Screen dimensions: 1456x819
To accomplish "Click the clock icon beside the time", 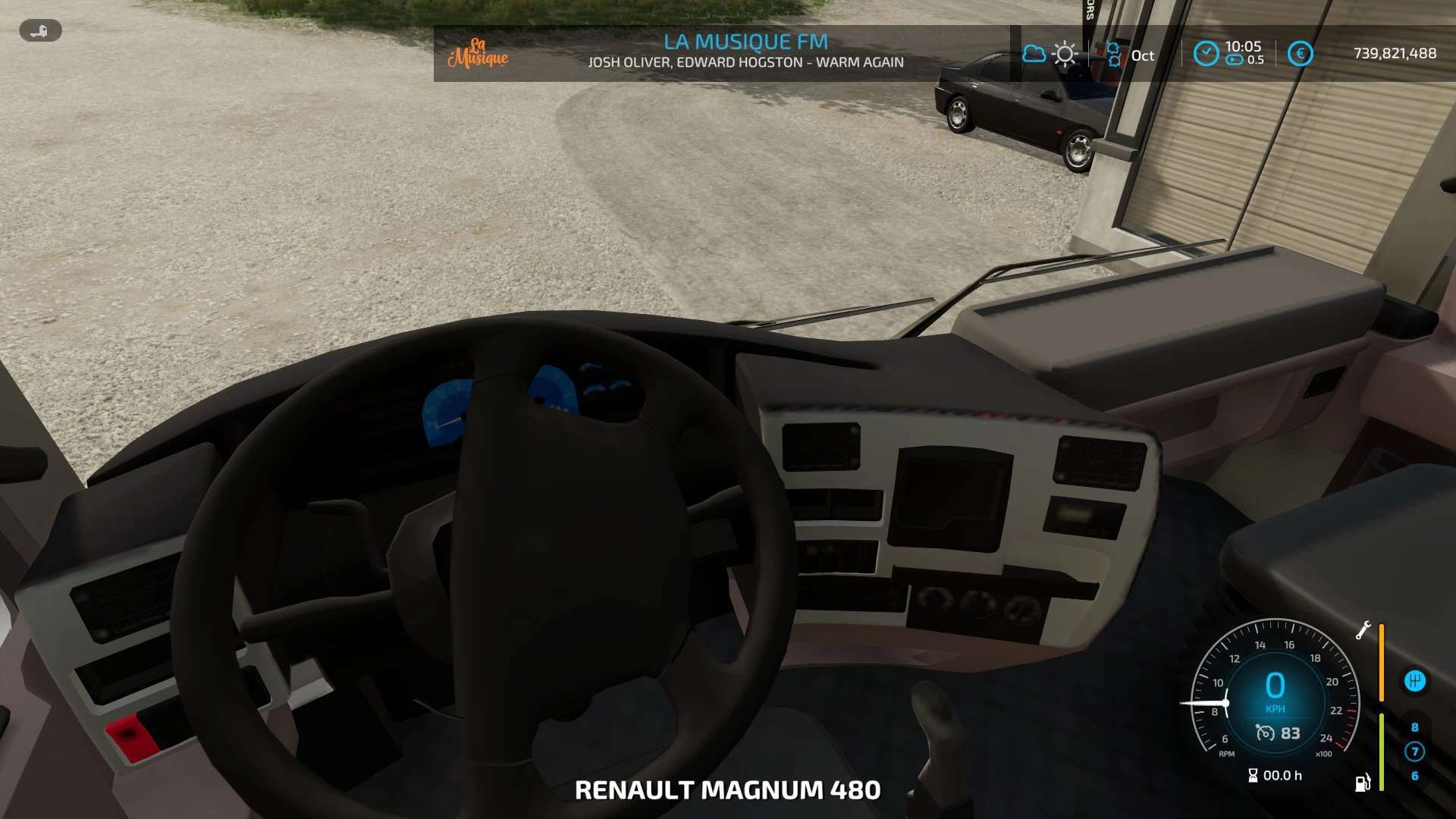I will [x=1206, y=53].
